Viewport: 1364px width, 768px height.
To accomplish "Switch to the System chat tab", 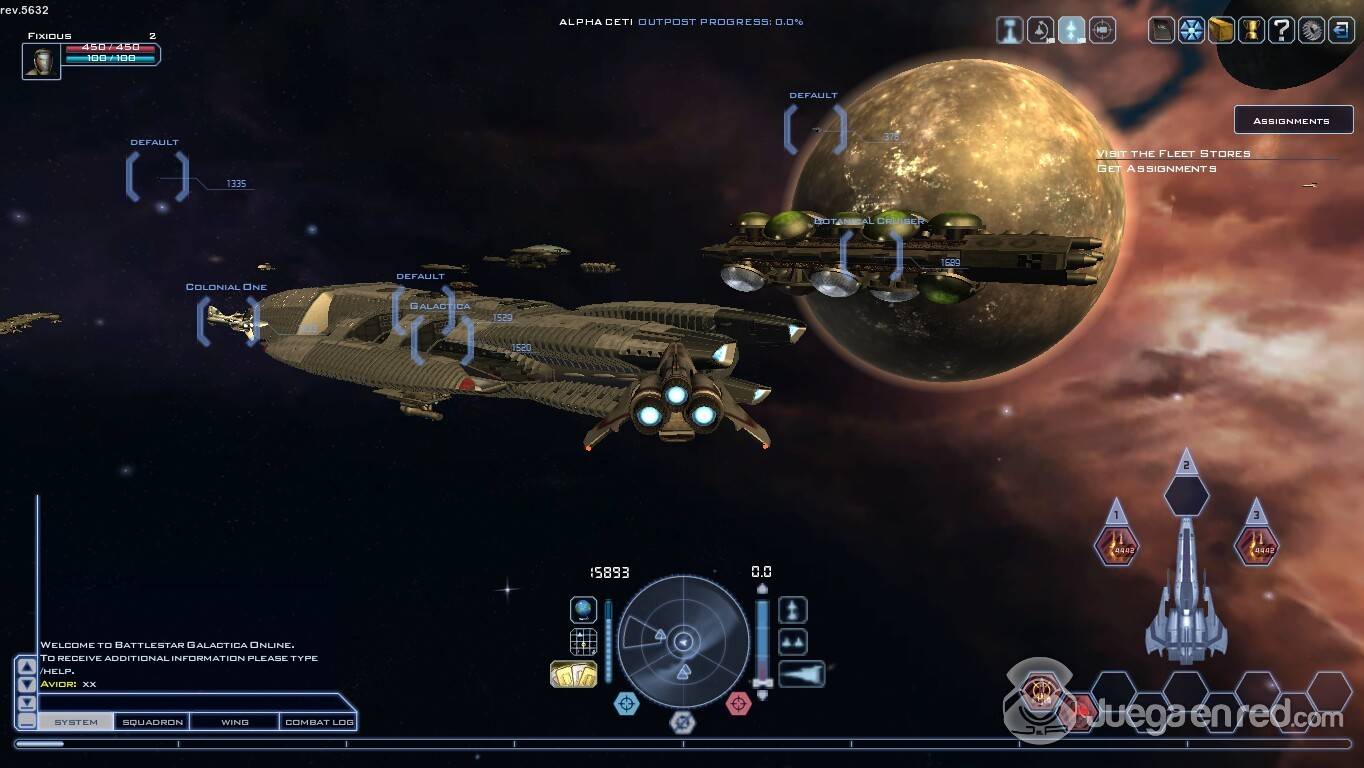I will point(76,721).
